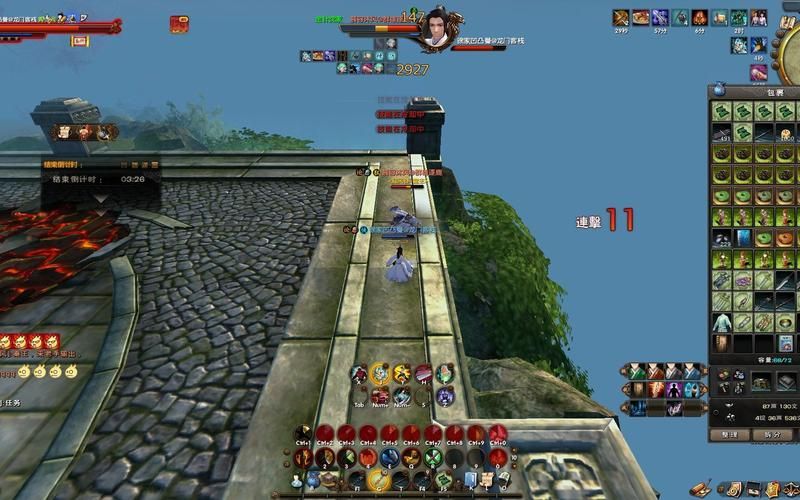Click the target's character portrait
The height and width of the screenshot is (500, 800).
coord(437,27)
